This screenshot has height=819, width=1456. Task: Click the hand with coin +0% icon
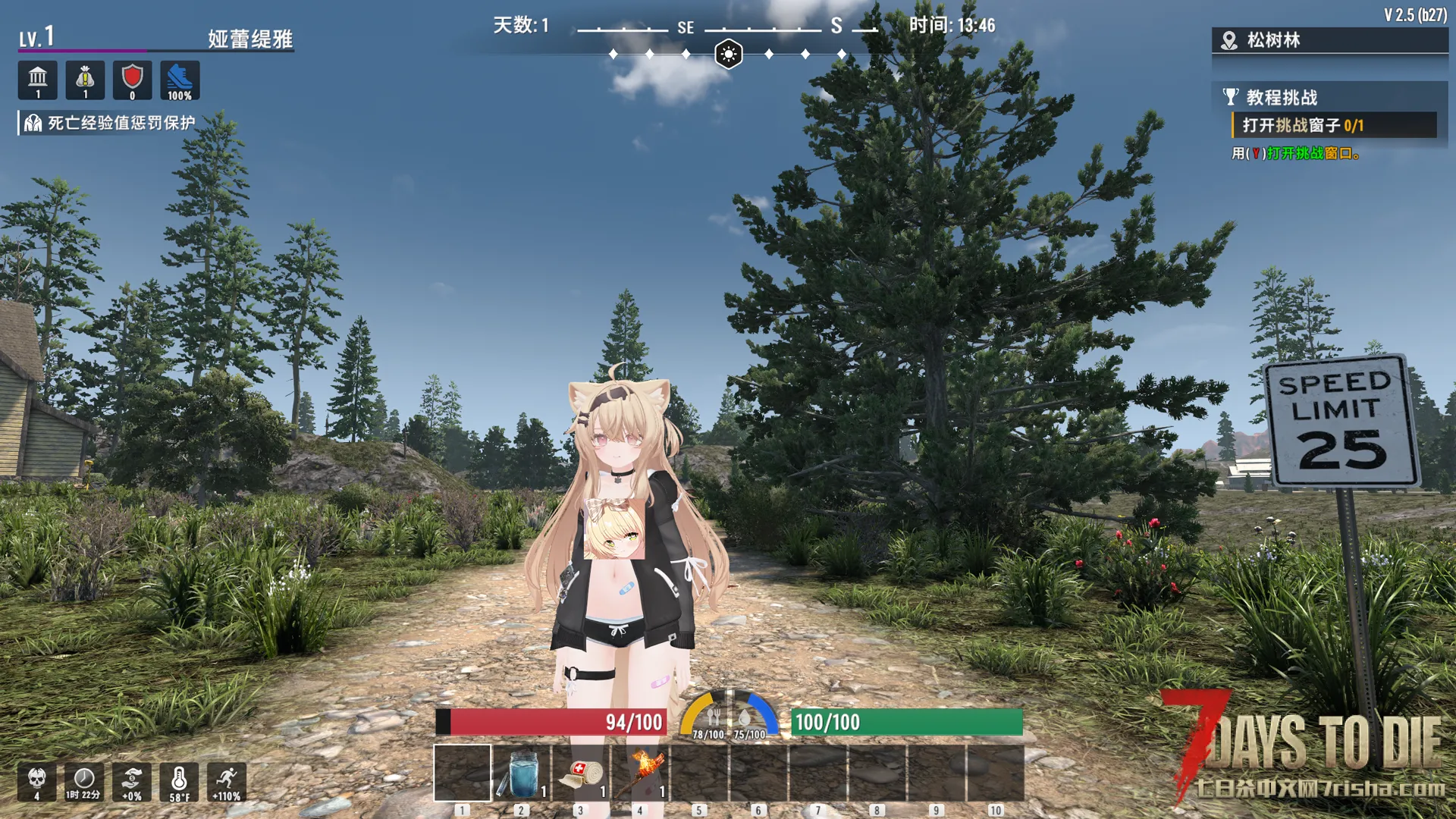132,782
